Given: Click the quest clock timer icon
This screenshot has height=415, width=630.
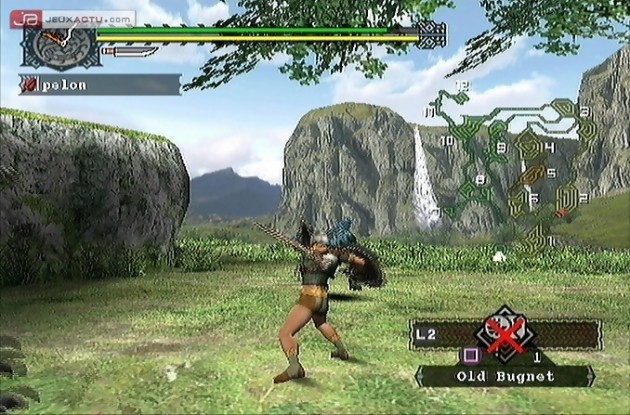Looking at the screenshot, I should pos(50,43).
